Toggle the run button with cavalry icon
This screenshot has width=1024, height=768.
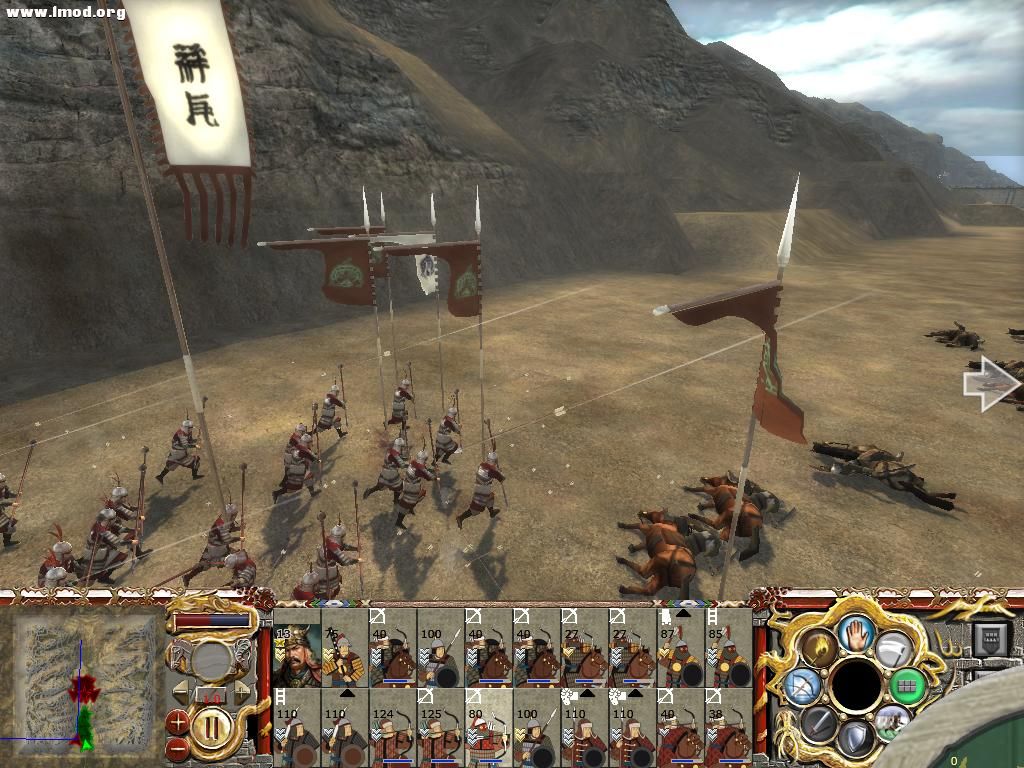click(892, 721)
